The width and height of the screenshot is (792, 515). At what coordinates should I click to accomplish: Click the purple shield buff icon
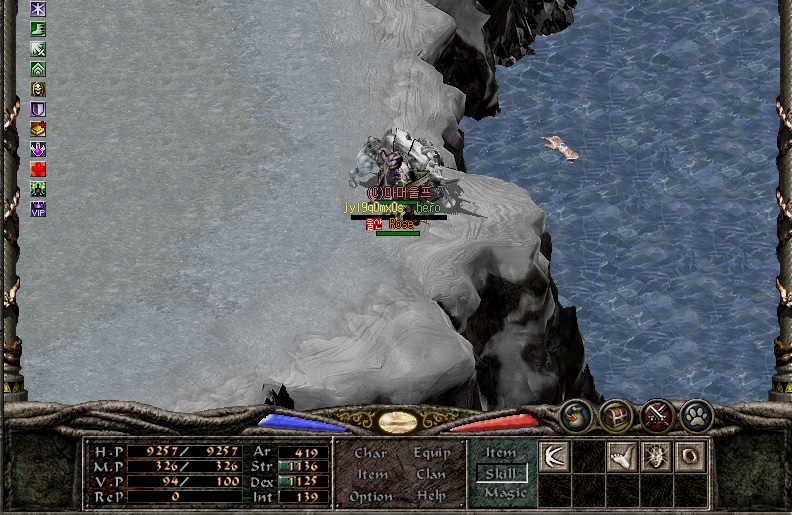[38, 109]
